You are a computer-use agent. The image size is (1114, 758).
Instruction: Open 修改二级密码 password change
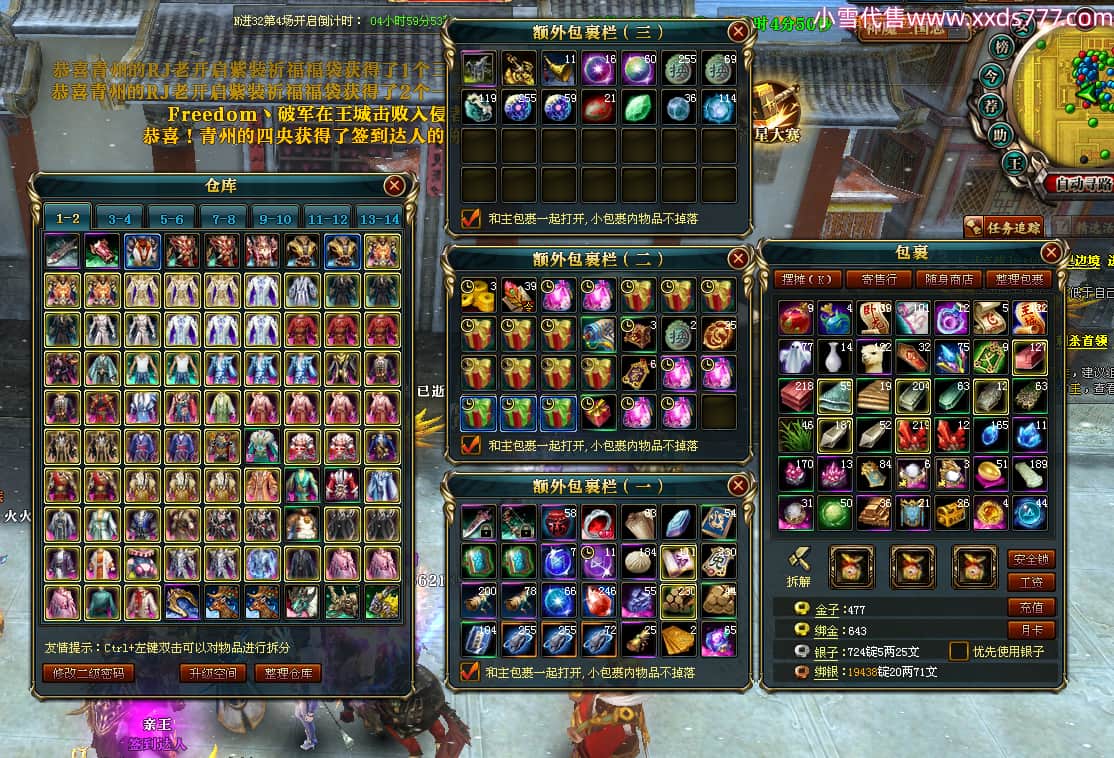click(88, 673)
